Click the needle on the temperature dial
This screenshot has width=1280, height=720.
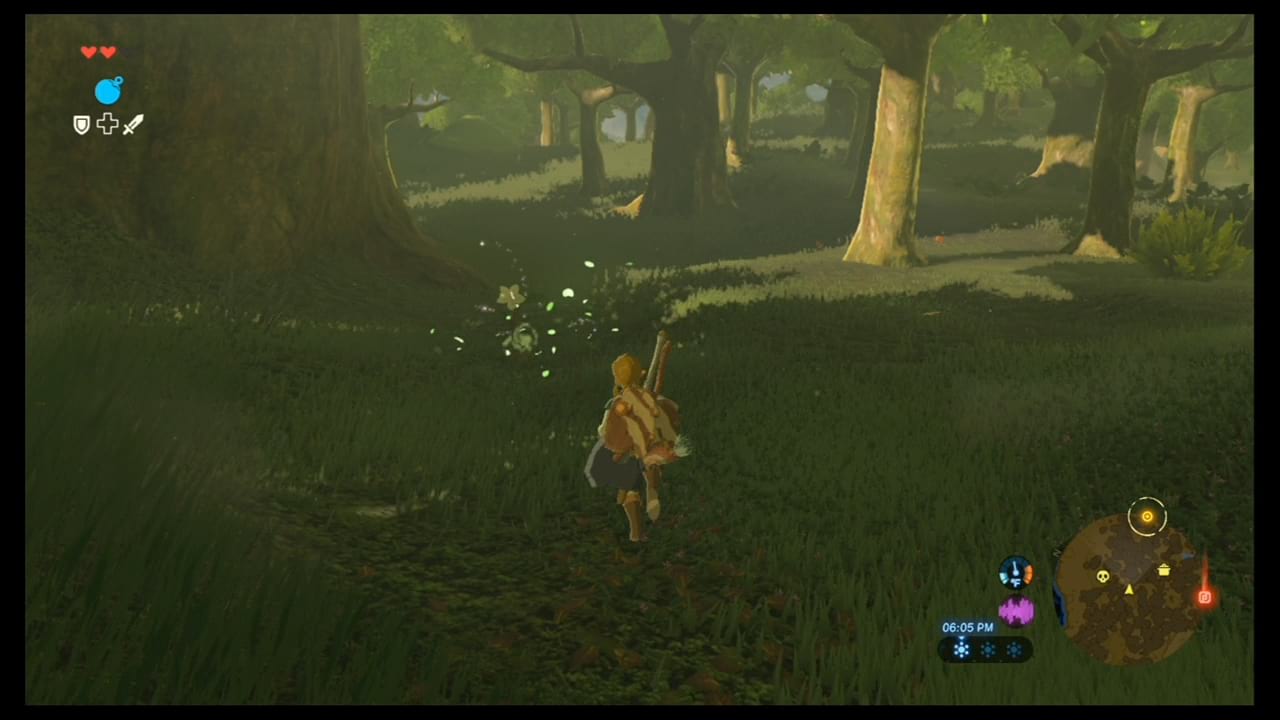(1014, 567)
